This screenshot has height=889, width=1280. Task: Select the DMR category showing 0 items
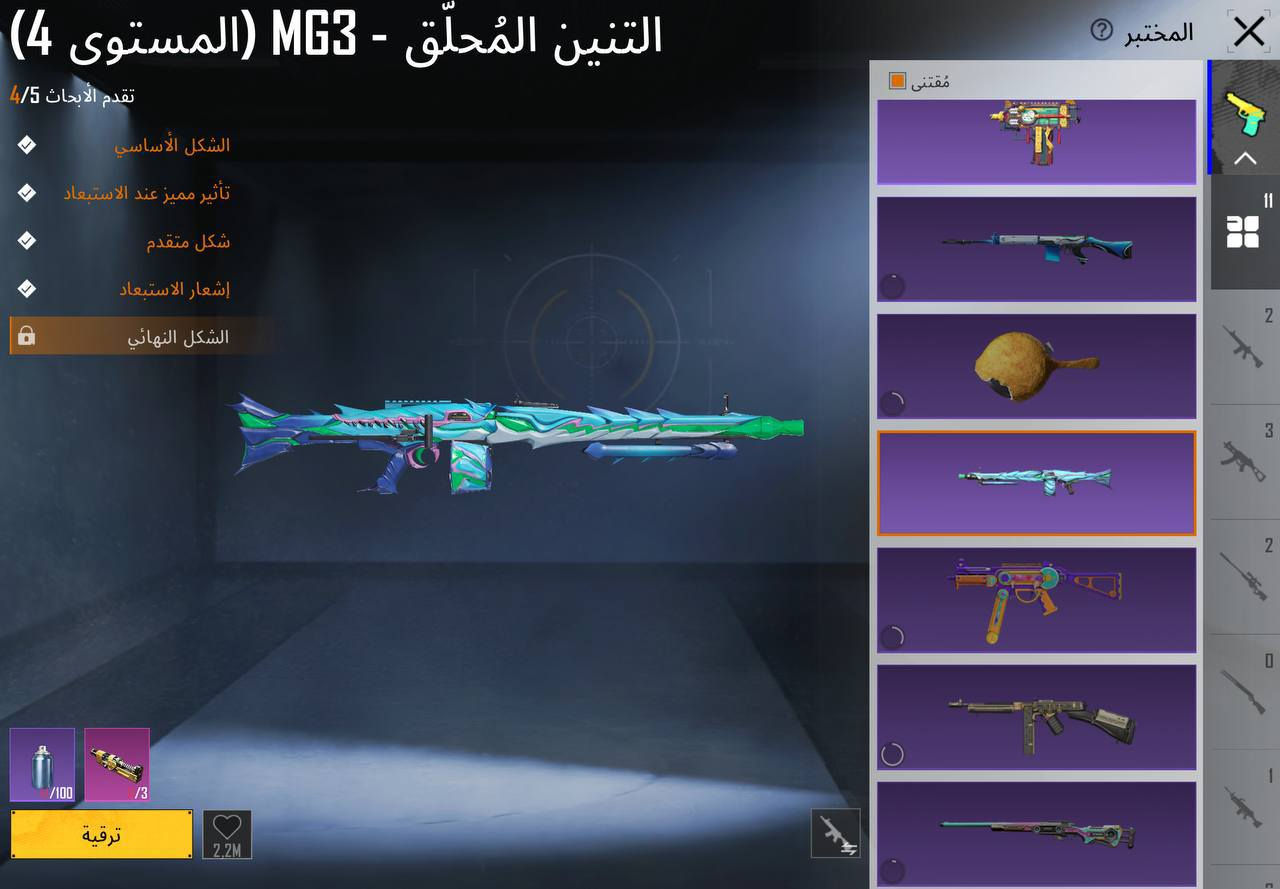point(1244,690)
